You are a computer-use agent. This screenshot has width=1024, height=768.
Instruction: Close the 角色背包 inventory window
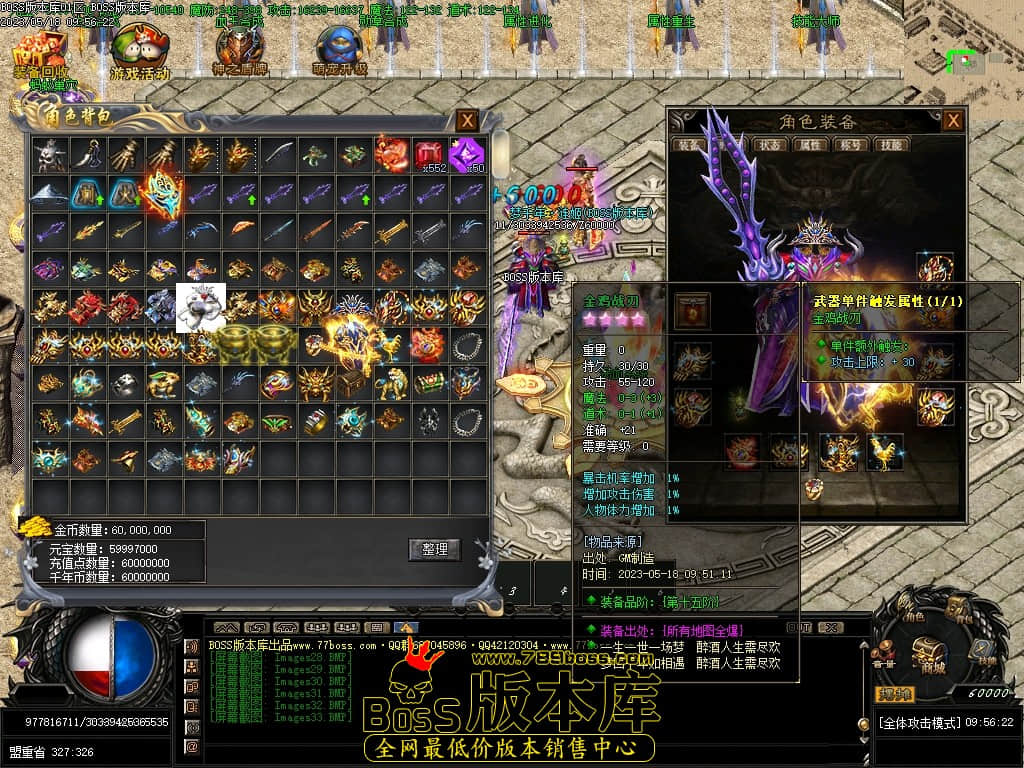[x=467, y=120]
